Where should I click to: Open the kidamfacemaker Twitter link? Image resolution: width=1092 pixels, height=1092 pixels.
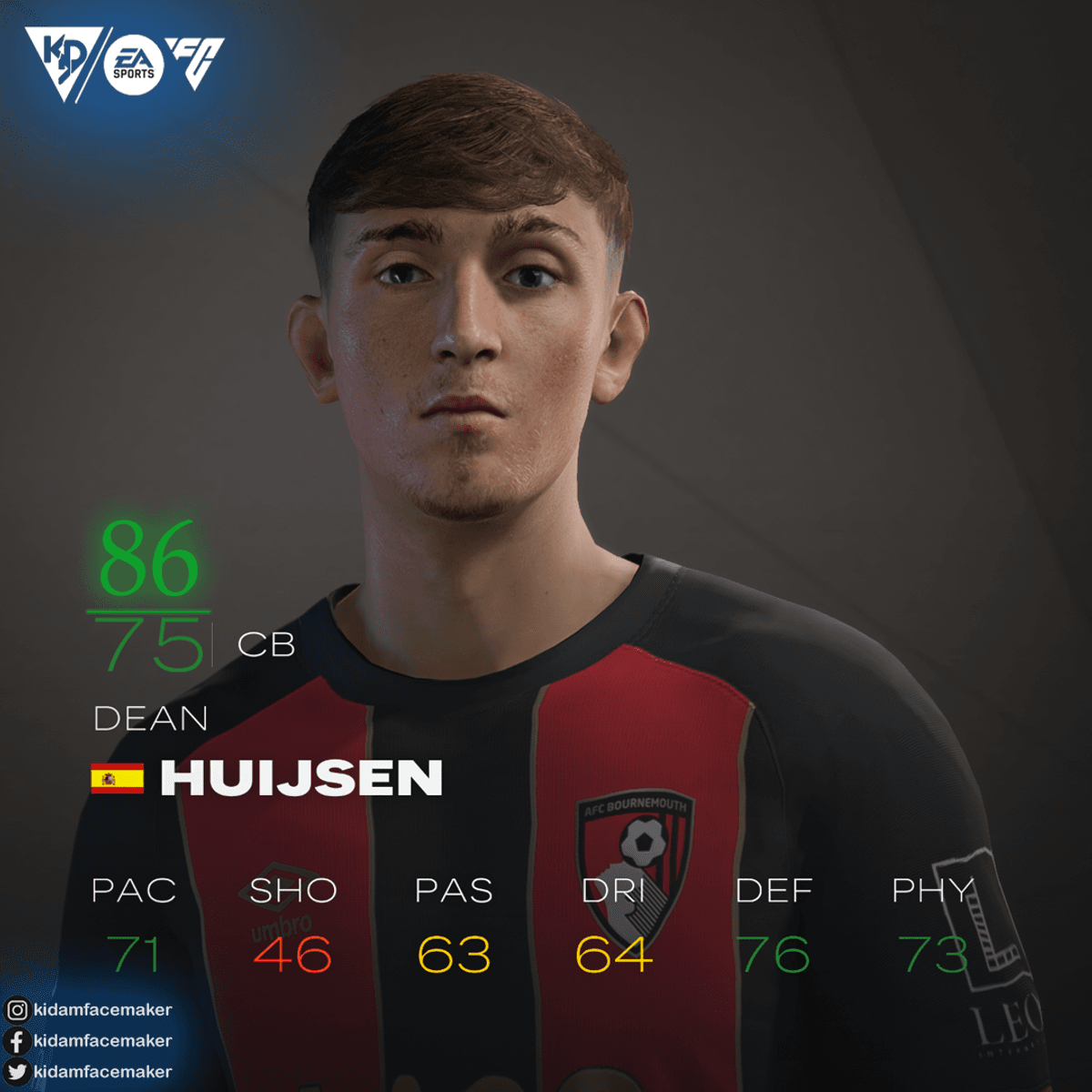coord(89,1071)
